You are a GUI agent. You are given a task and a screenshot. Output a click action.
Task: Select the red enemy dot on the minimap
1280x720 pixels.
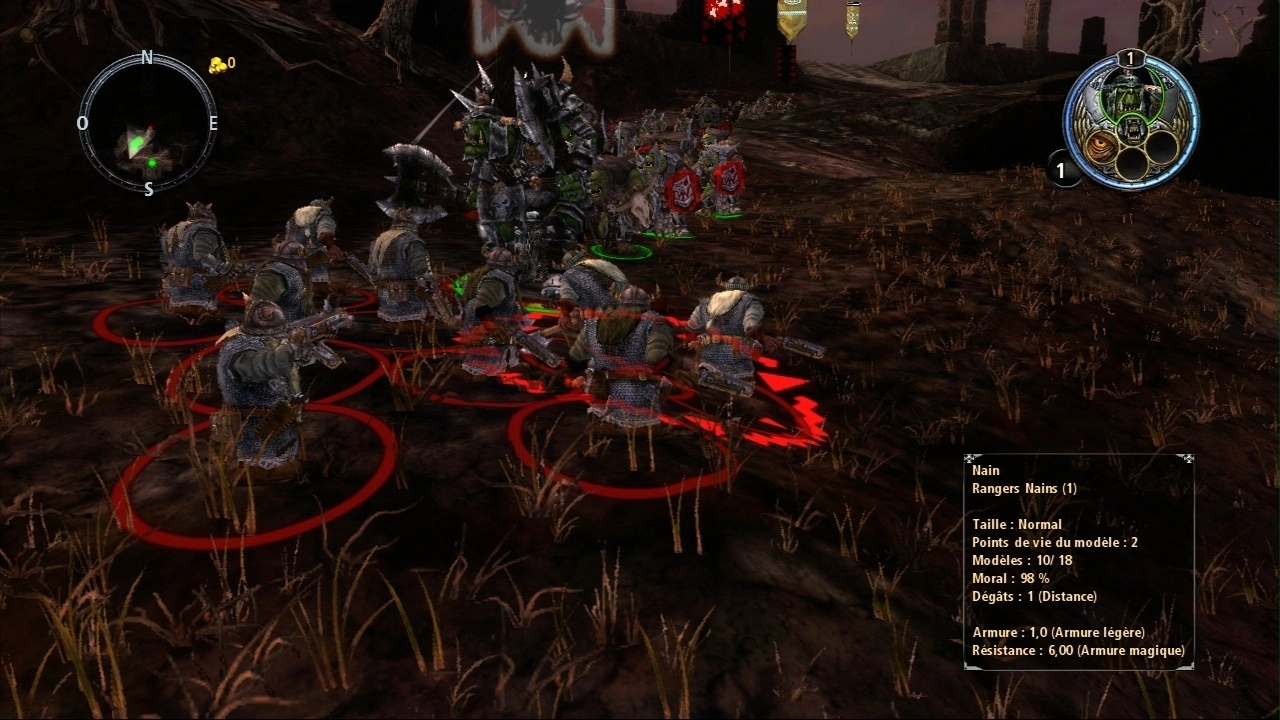tap(151, 130)
